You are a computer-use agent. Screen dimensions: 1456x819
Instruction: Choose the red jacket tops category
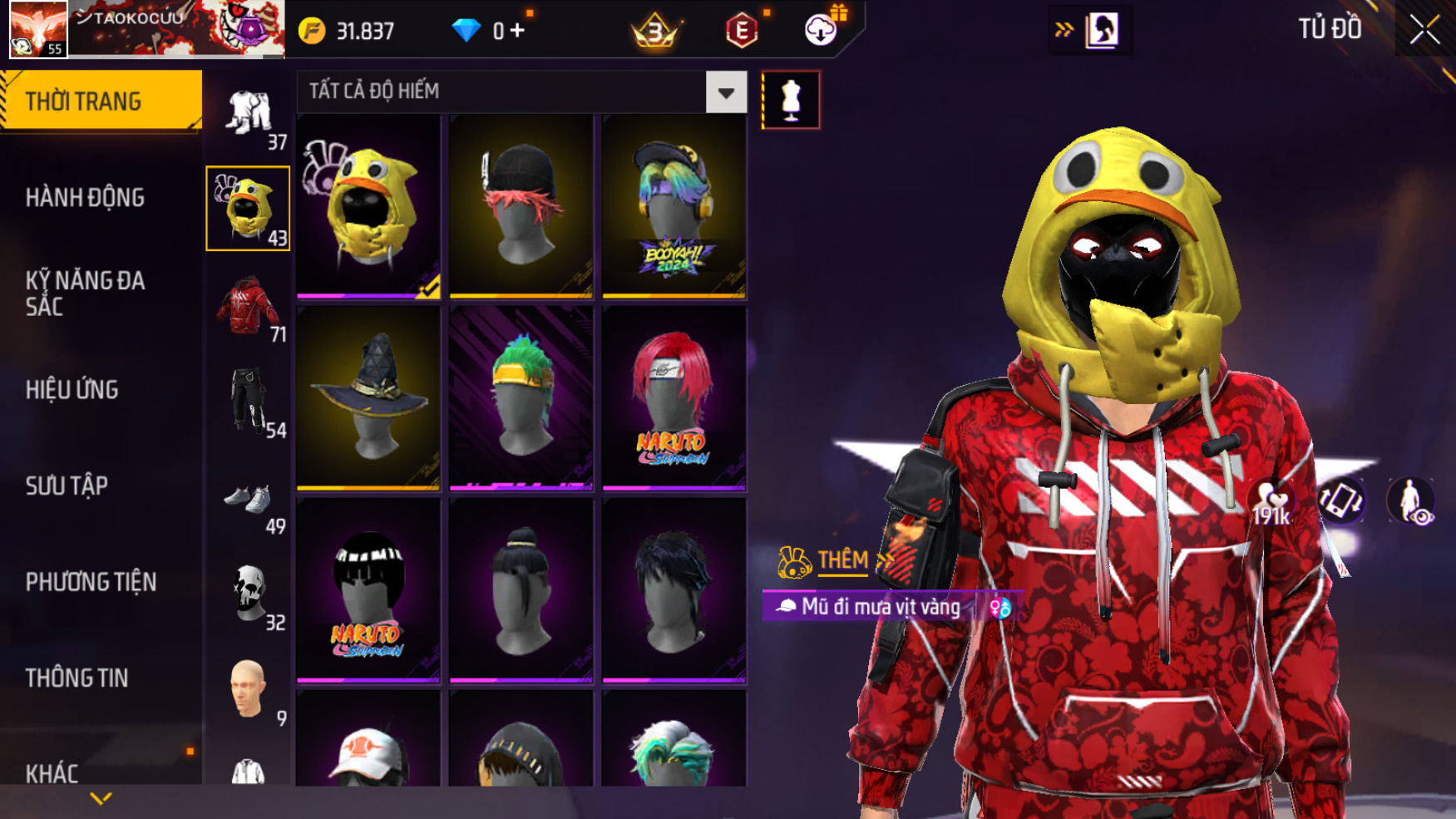pos(248,307)
